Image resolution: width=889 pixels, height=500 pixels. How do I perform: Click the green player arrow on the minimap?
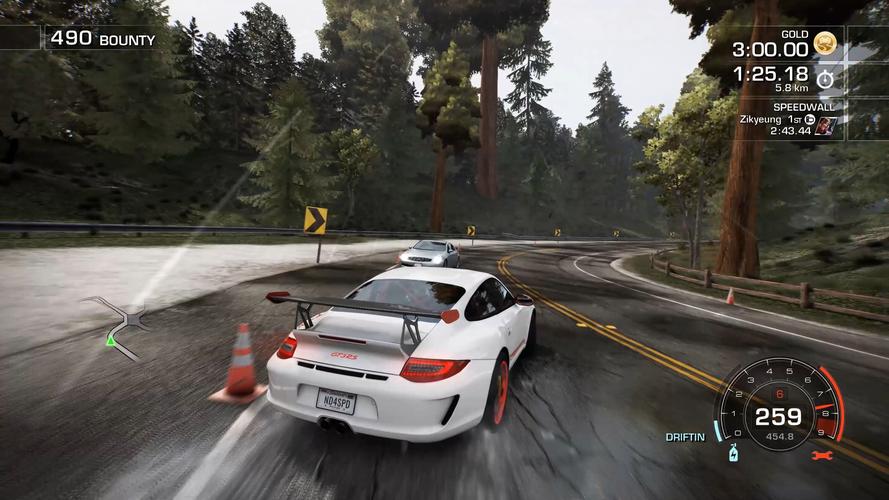[110, 341]
